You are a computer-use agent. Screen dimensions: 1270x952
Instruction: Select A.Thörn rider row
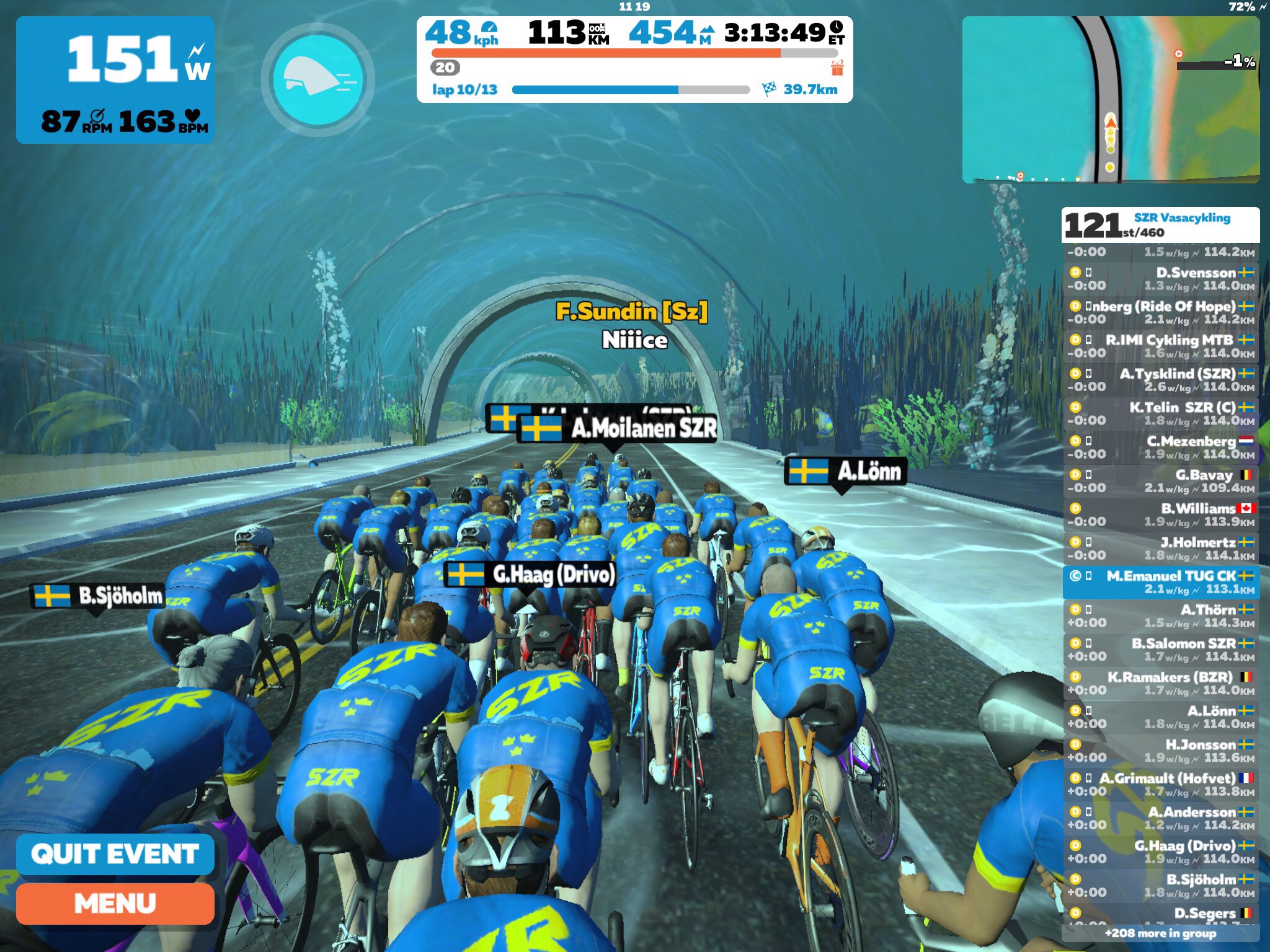tap(1160, 616)
